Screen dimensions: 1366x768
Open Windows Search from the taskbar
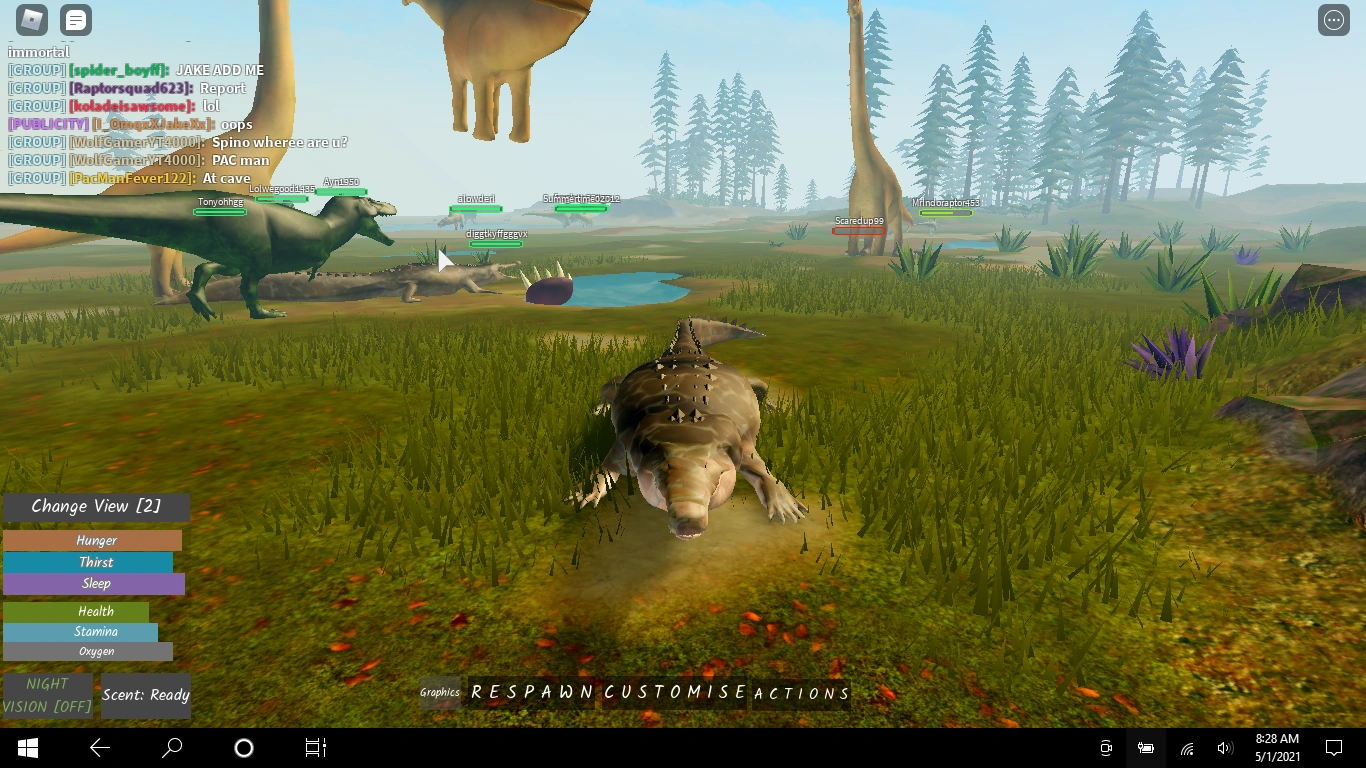172,747
